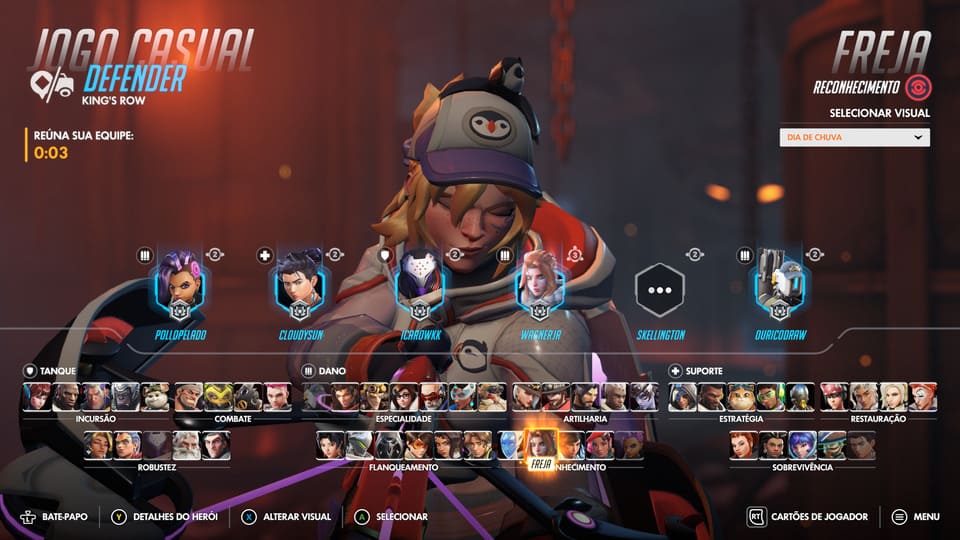Open the Dia de Chuva skin dropdown
The image size is (960, 540).
click(x=854, y=138)
